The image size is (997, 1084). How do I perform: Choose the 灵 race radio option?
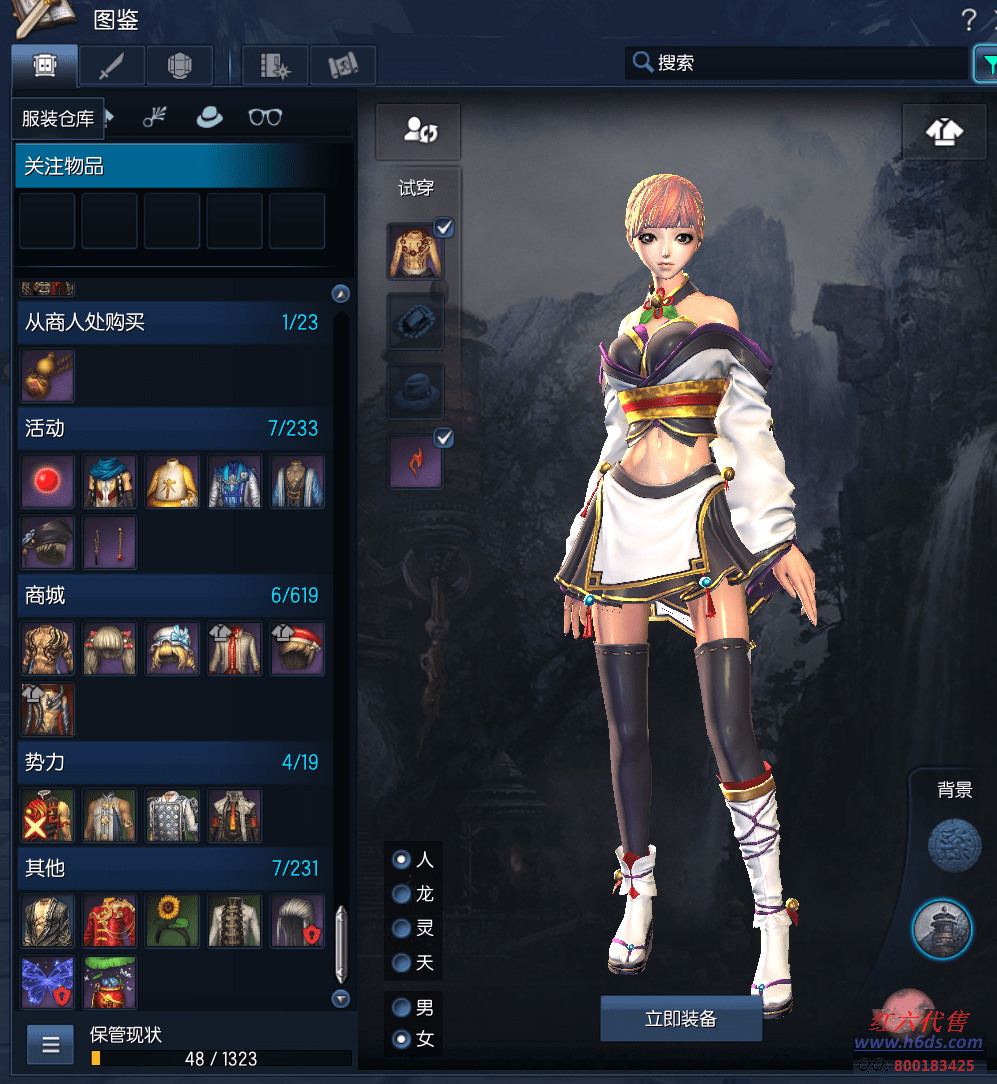402,928
